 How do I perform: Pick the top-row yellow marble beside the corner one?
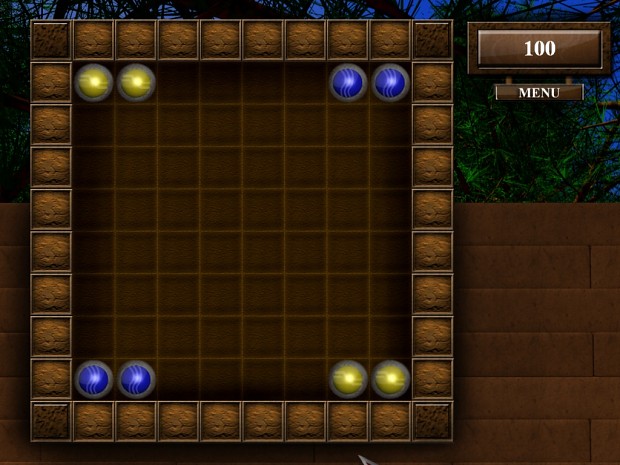point(135,82)
